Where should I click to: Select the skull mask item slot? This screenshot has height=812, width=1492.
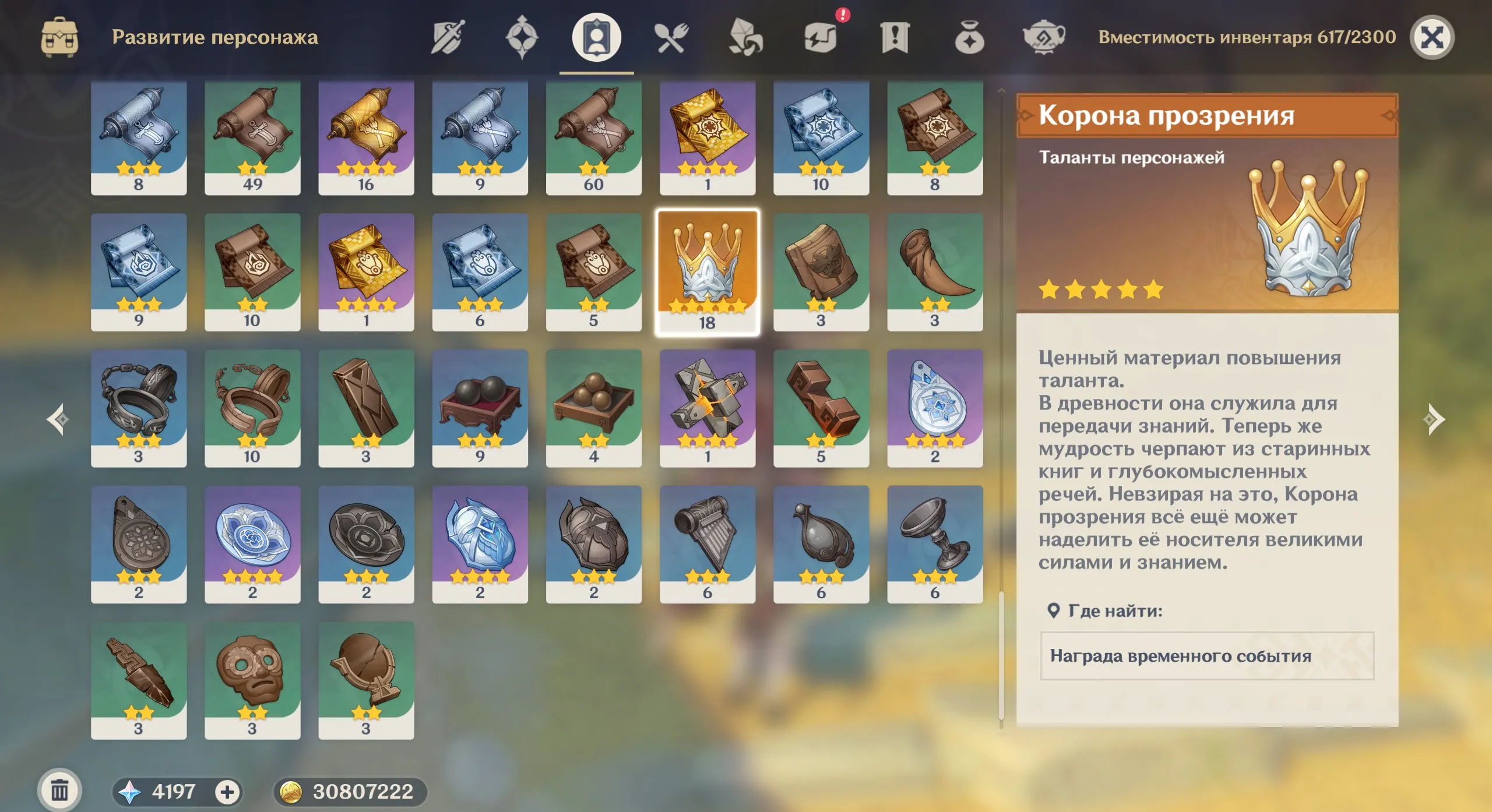click(252, 680)
